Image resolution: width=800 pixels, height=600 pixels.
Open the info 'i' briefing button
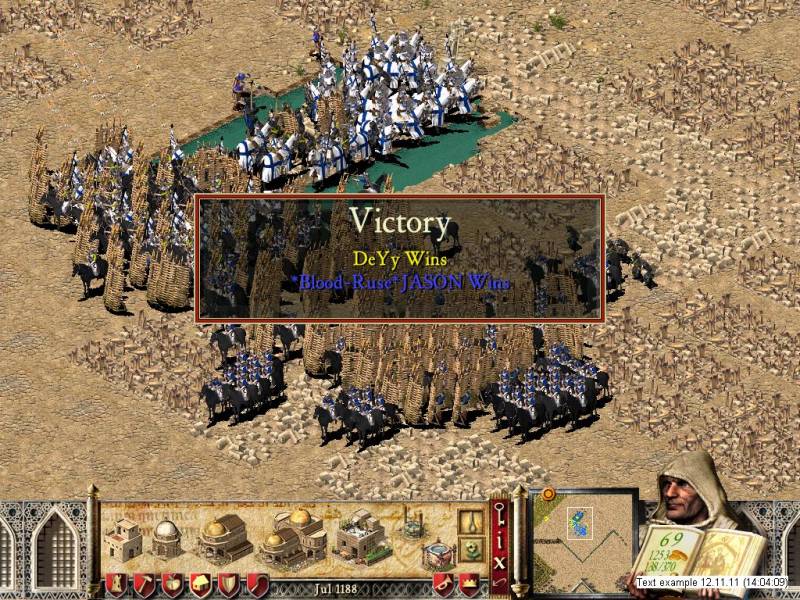coord(500,540)
